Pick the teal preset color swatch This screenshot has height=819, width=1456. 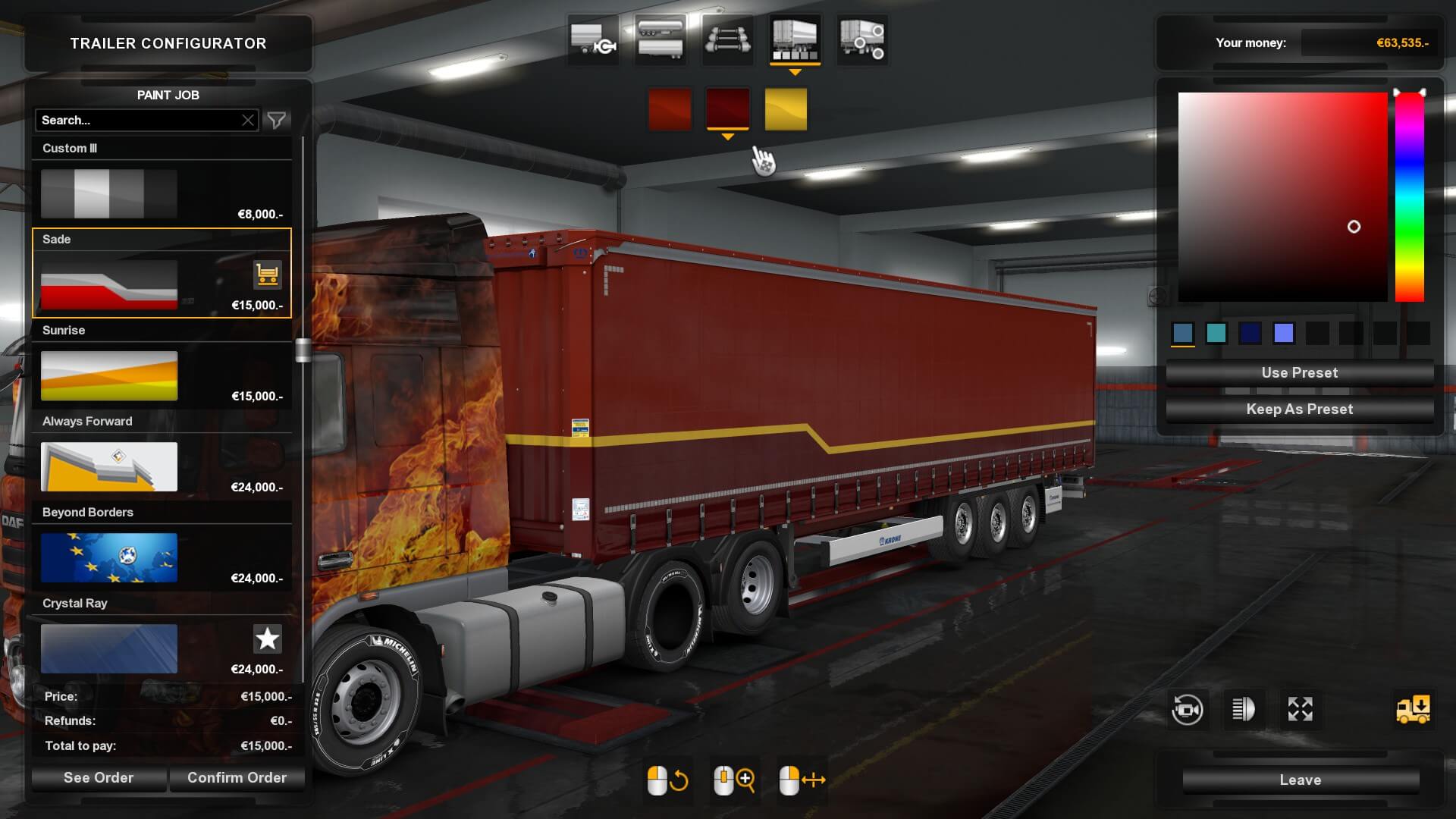[x=1216, y=333]
